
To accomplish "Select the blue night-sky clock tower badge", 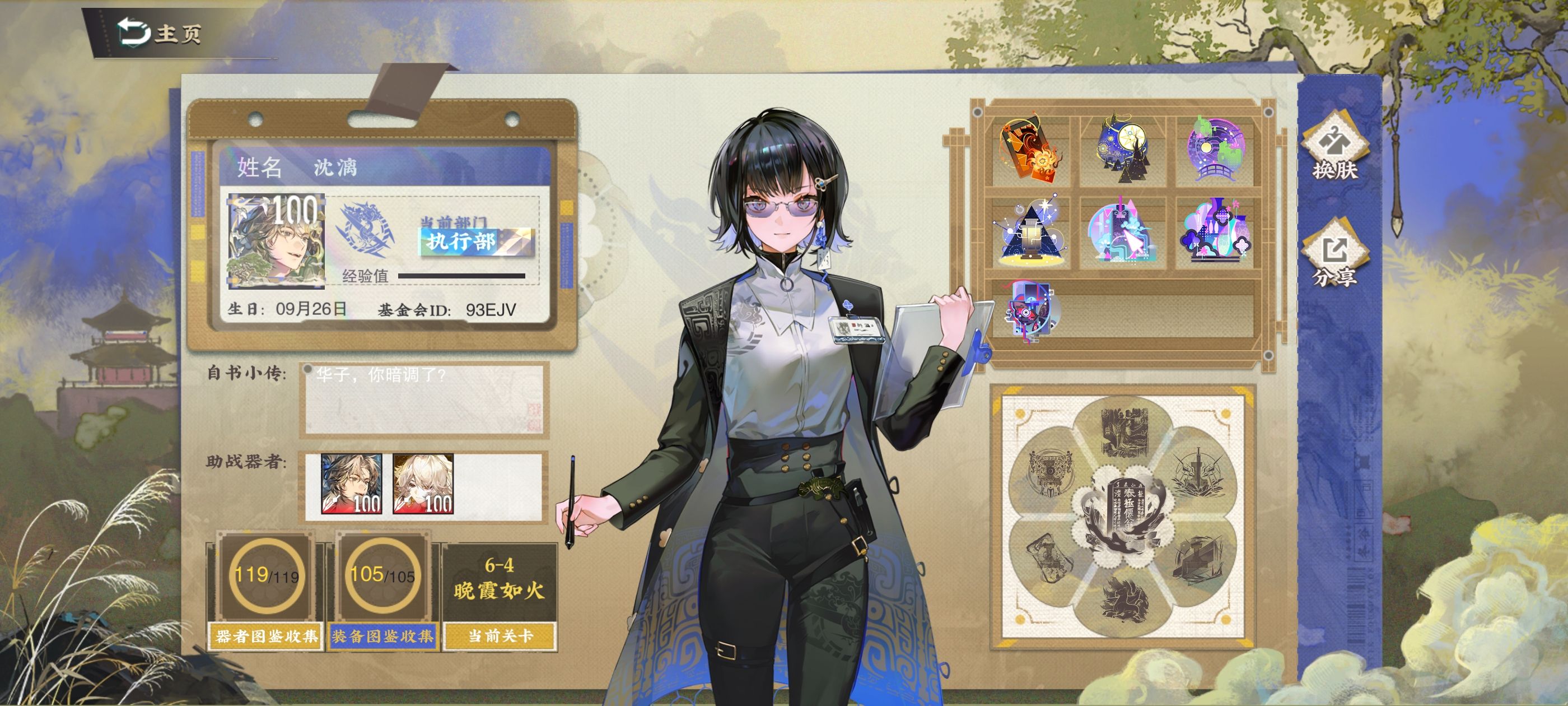I will pyautogui.click(x=1123, y=148).
